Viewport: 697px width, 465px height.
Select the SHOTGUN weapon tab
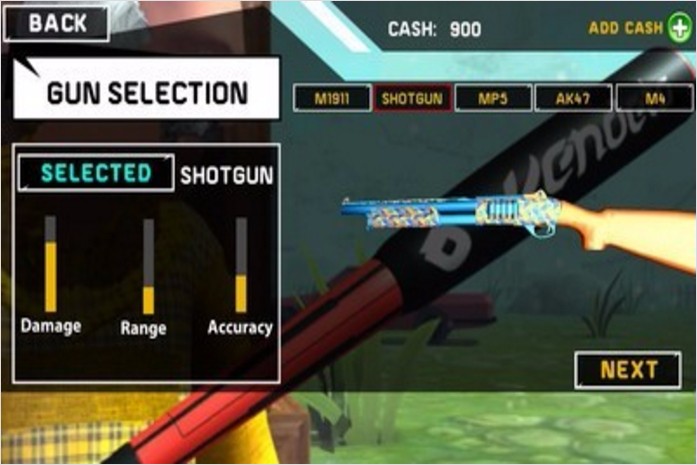click(412, 98)
